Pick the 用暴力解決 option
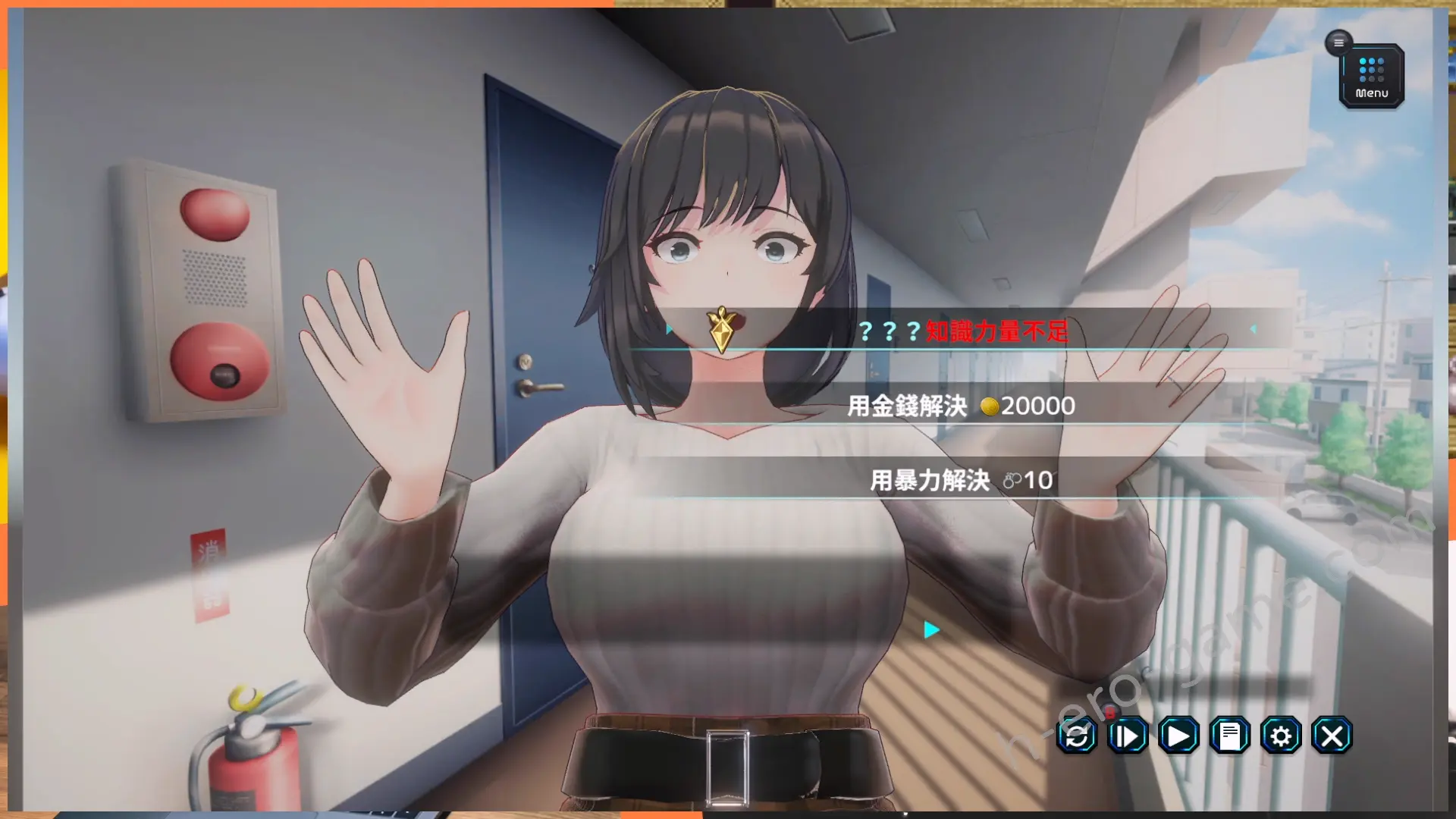Viewport: 1456px width, 819px height. pyautogui.click(x=962, y=480)
